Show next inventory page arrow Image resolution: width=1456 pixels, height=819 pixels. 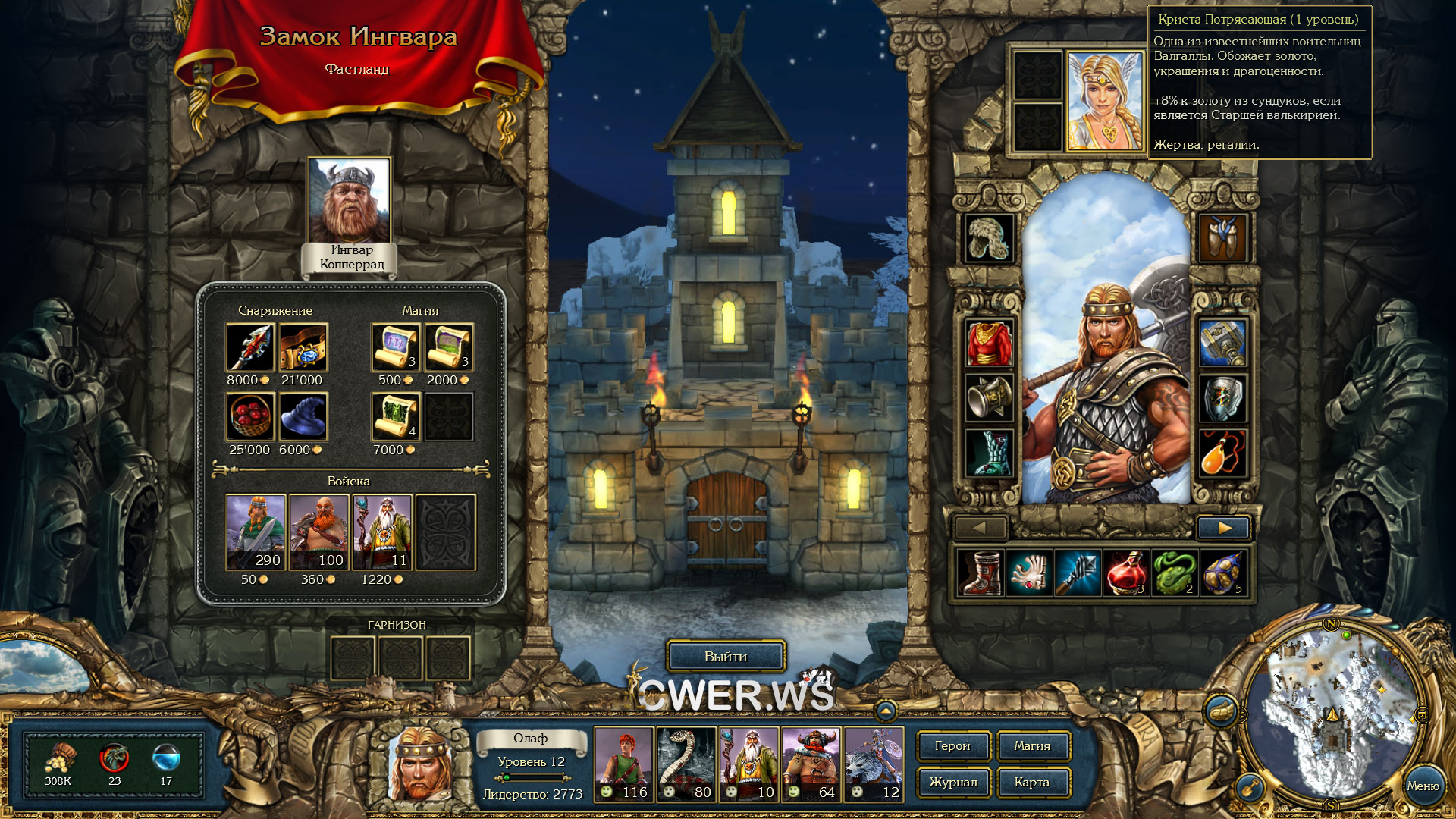pyautogui.click(x=1224, y=528)
